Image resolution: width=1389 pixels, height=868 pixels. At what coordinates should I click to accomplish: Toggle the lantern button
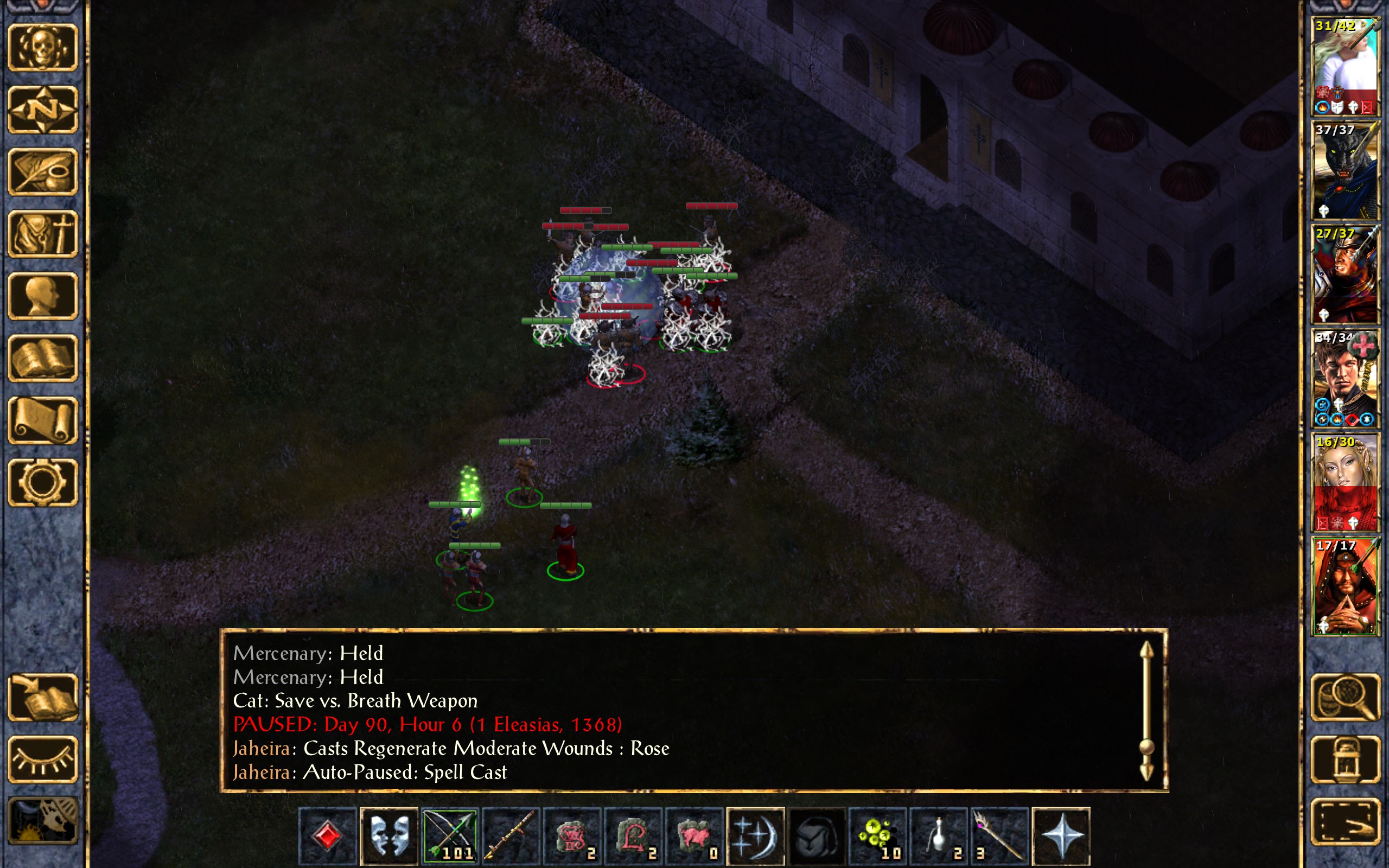pyautogui.click(x=1345, y=759)
